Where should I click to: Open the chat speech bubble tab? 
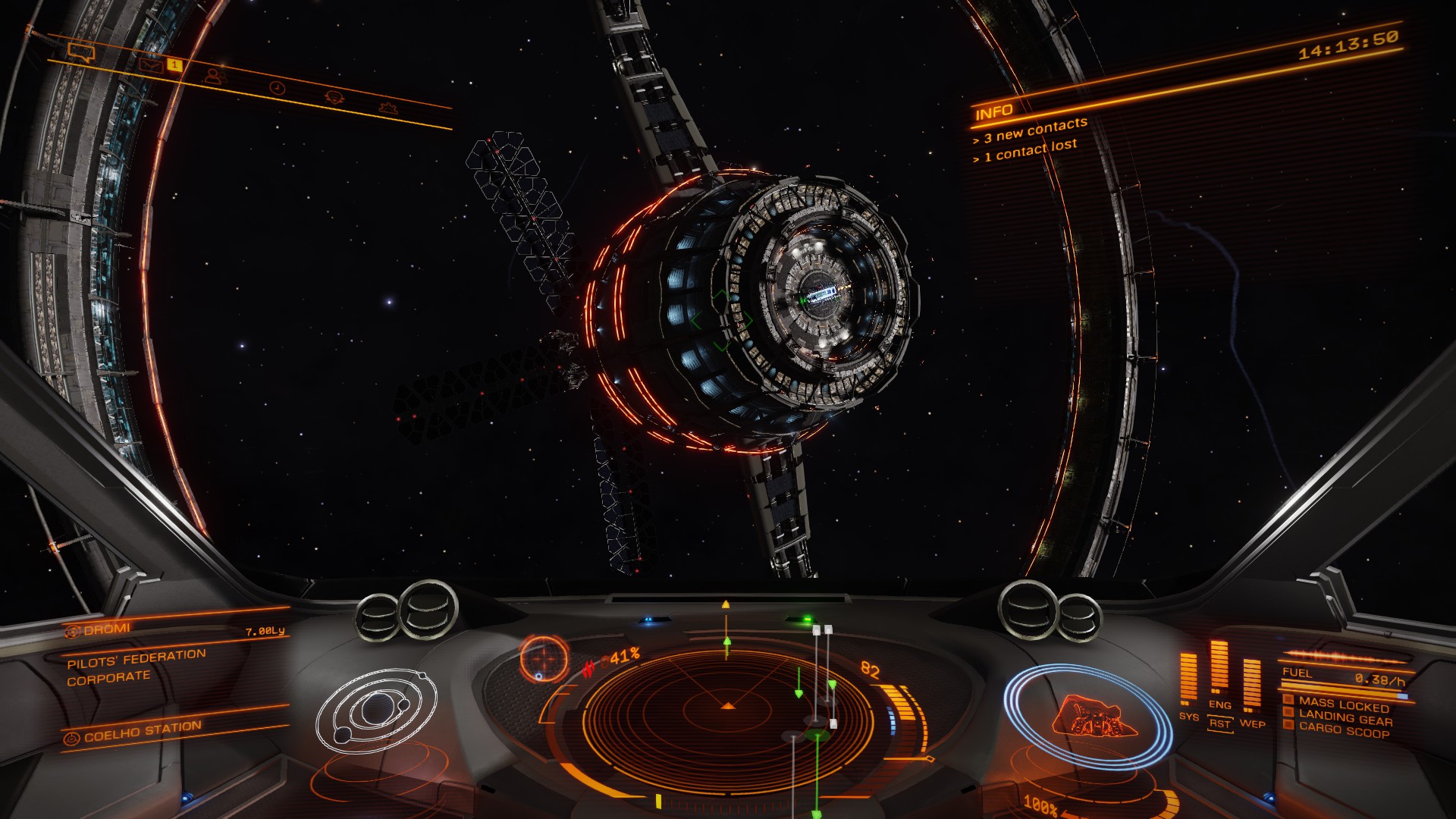coord(80,52)
